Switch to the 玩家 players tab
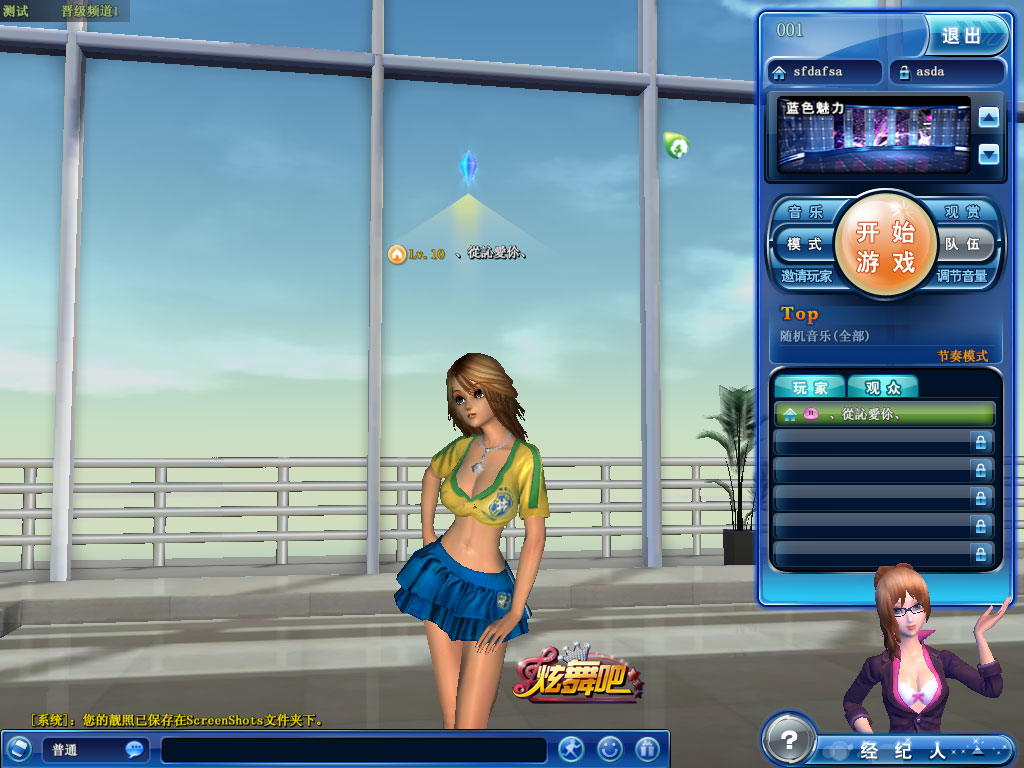This screenshot has height=768, width=1024. (x=810, y=388)
